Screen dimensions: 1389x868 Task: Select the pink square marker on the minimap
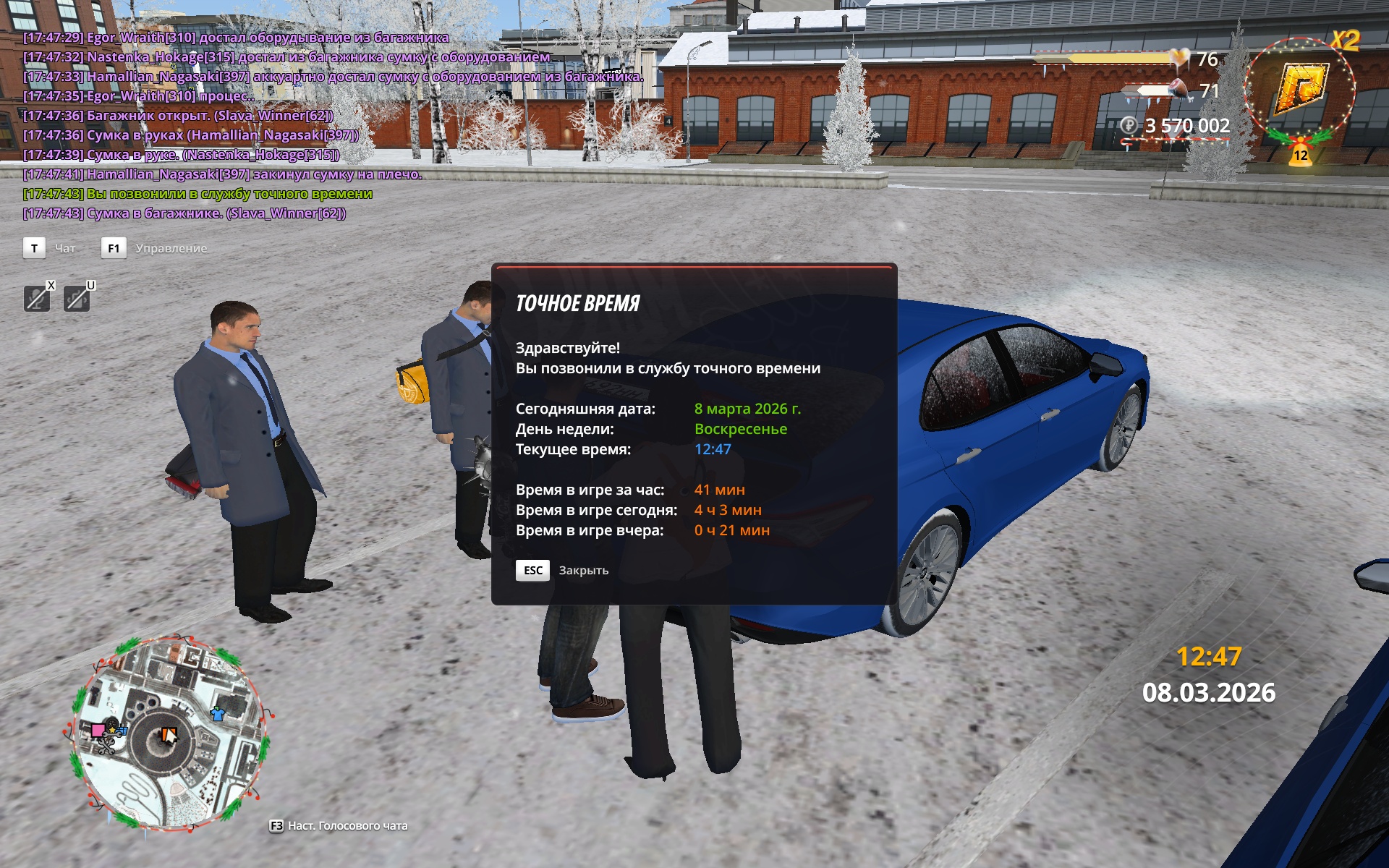coord(98,730)
